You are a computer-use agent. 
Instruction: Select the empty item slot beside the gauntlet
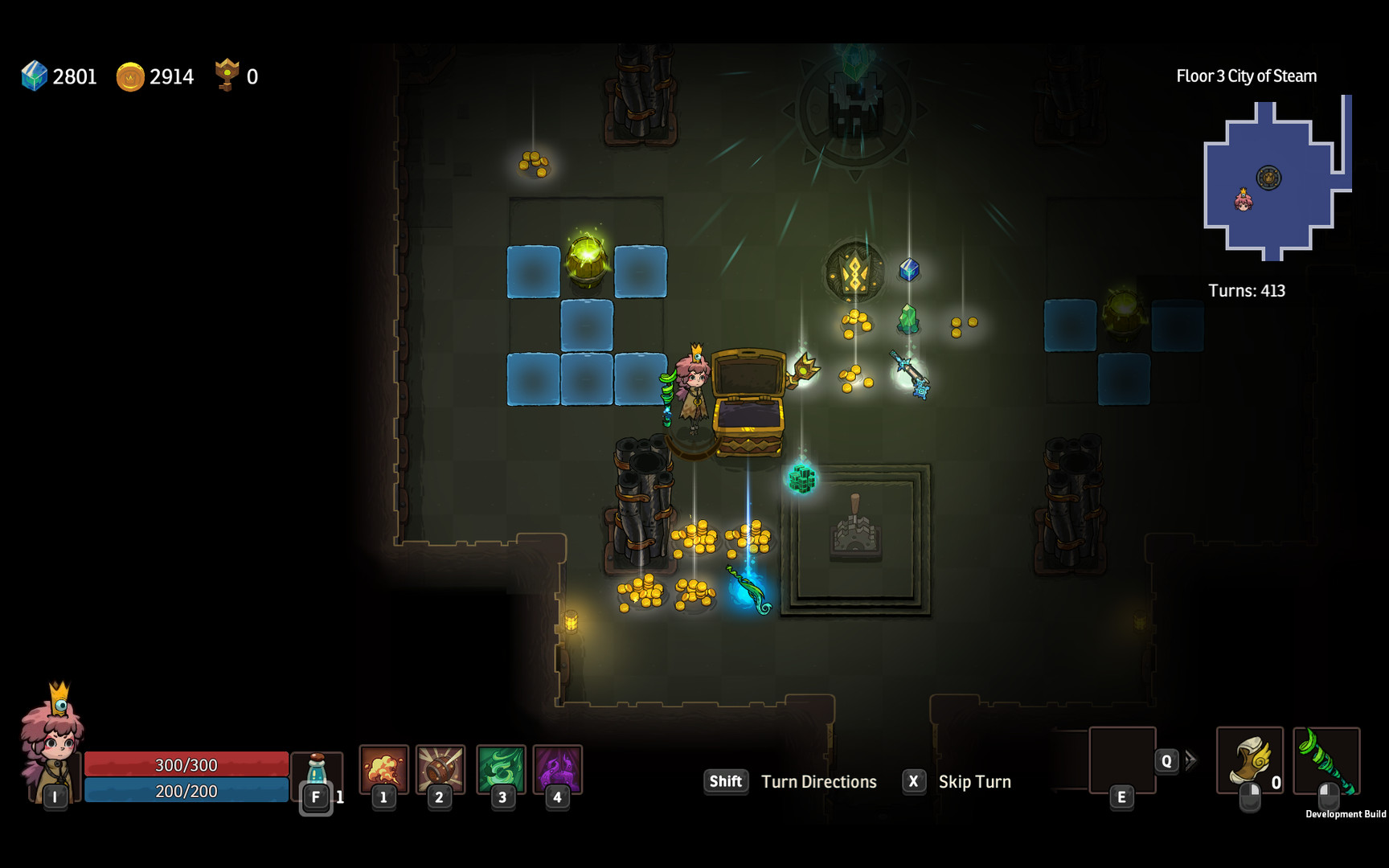click(1121, 759)
